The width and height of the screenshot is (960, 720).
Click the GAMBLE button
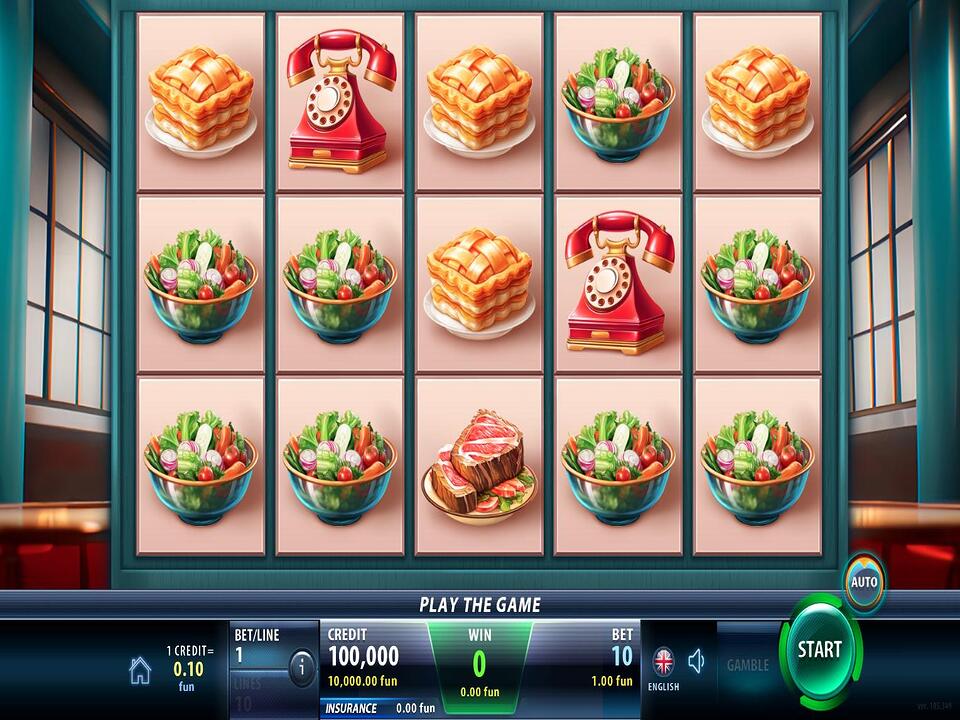[747, 665]
